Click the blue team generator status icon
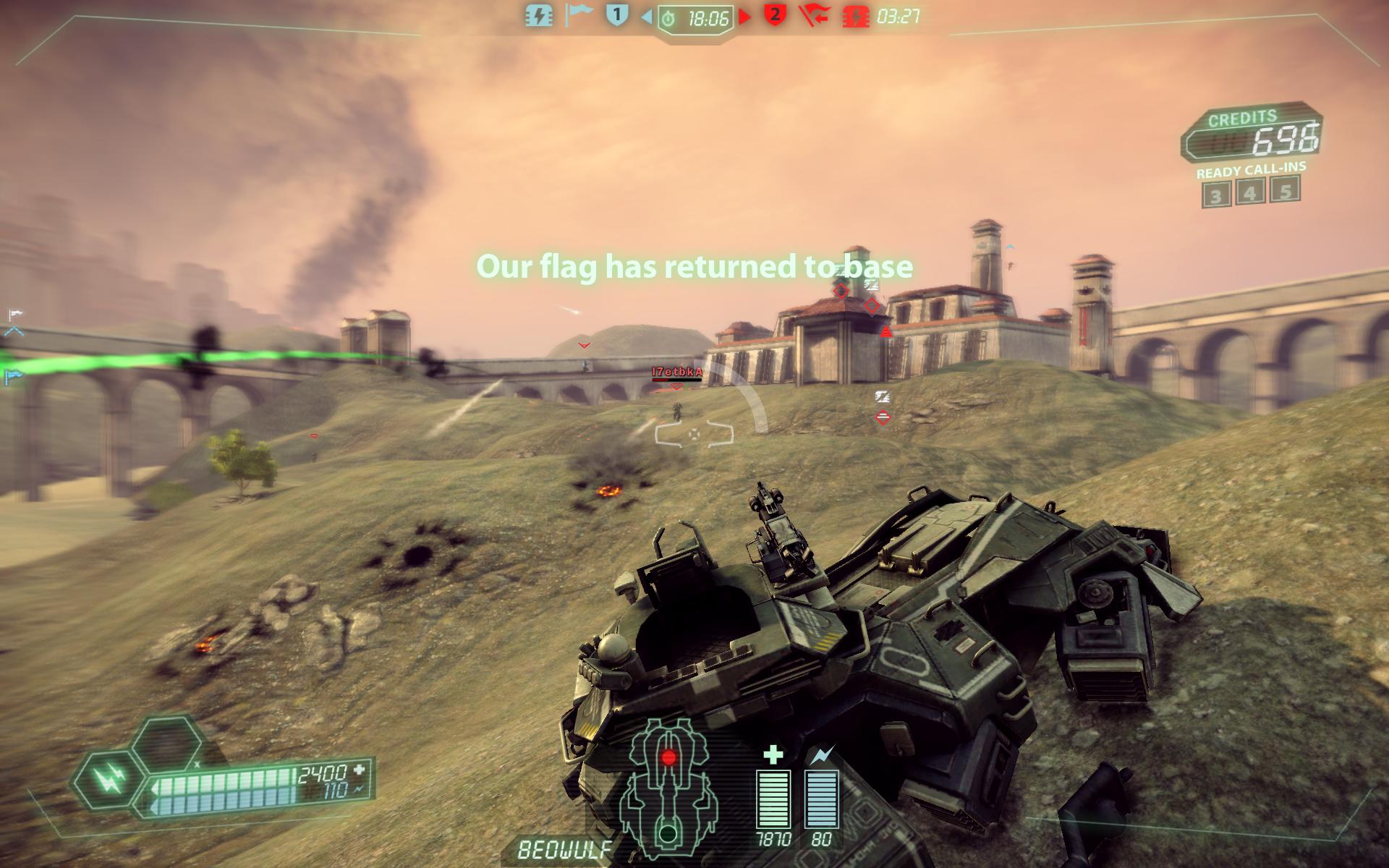 click(538, 15)
